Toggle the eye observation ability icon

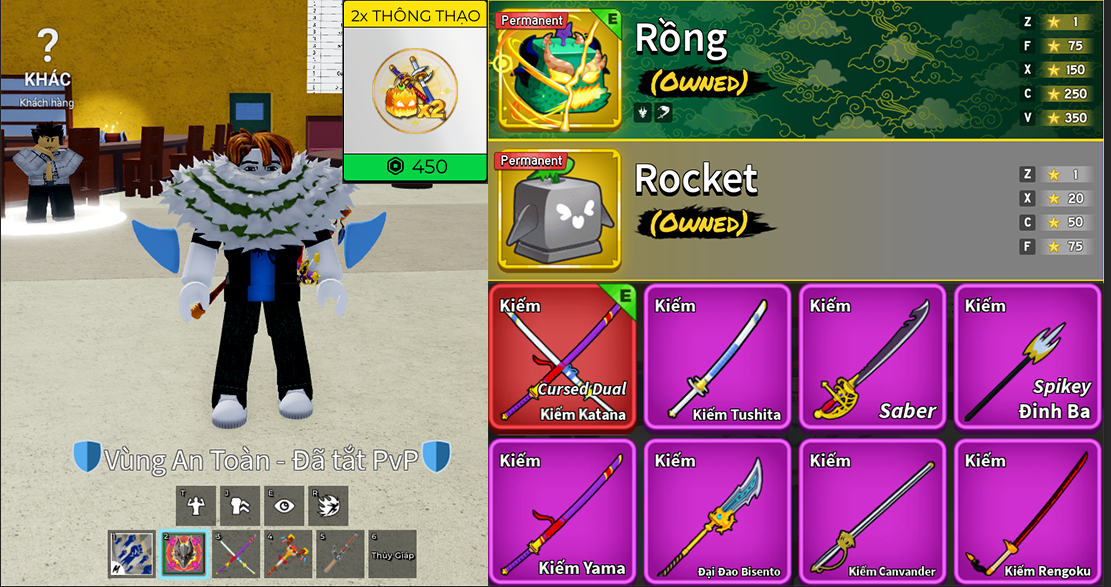coord(284,506)
